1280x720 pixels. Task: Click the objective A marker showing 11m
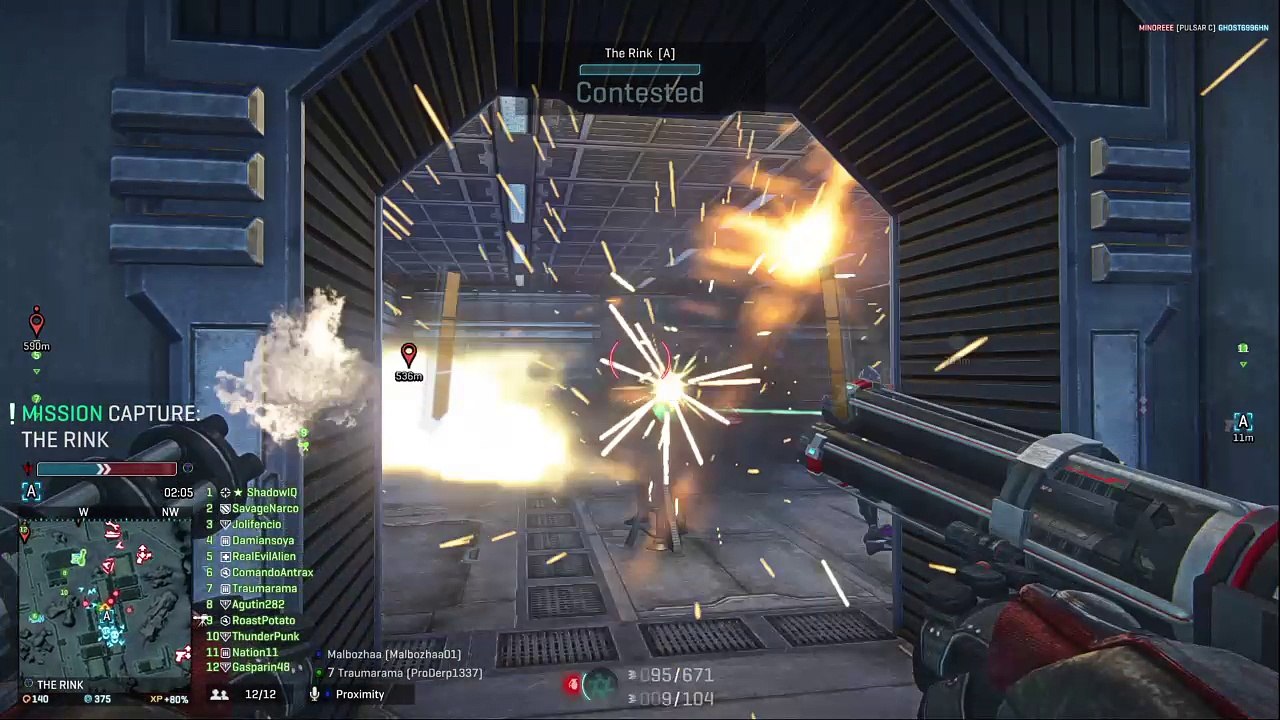click(x=1243, y=423)
